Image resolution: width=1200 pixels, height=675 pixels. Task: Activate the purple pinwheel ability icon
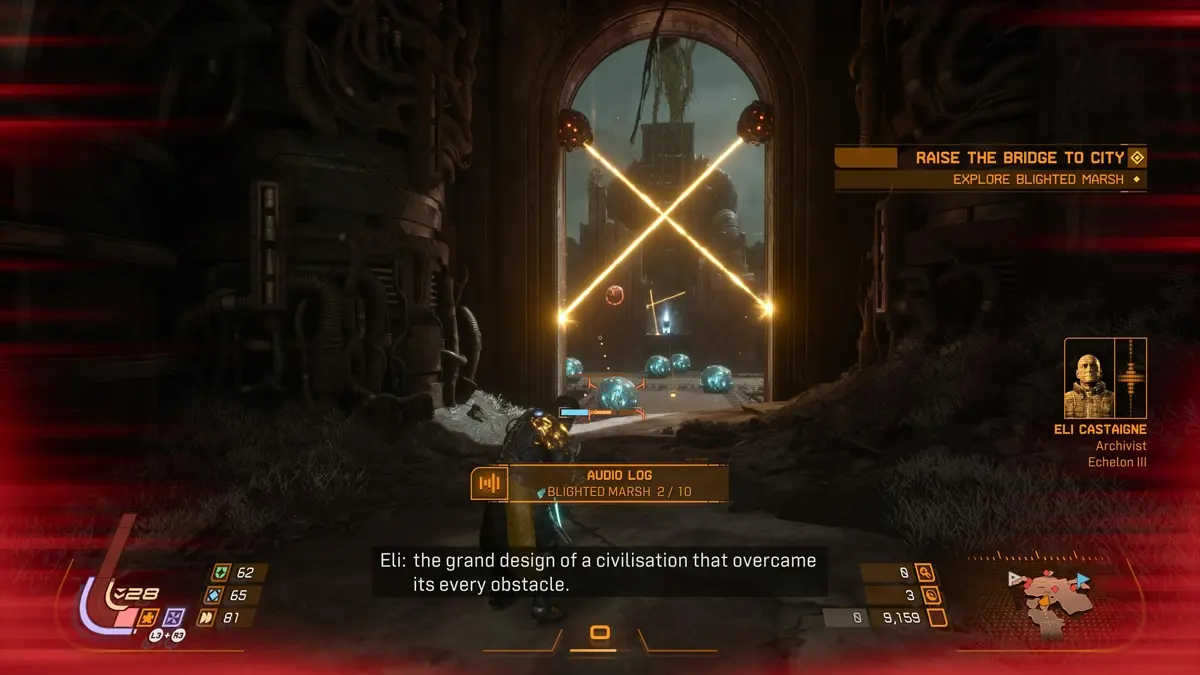coord(174,617)
